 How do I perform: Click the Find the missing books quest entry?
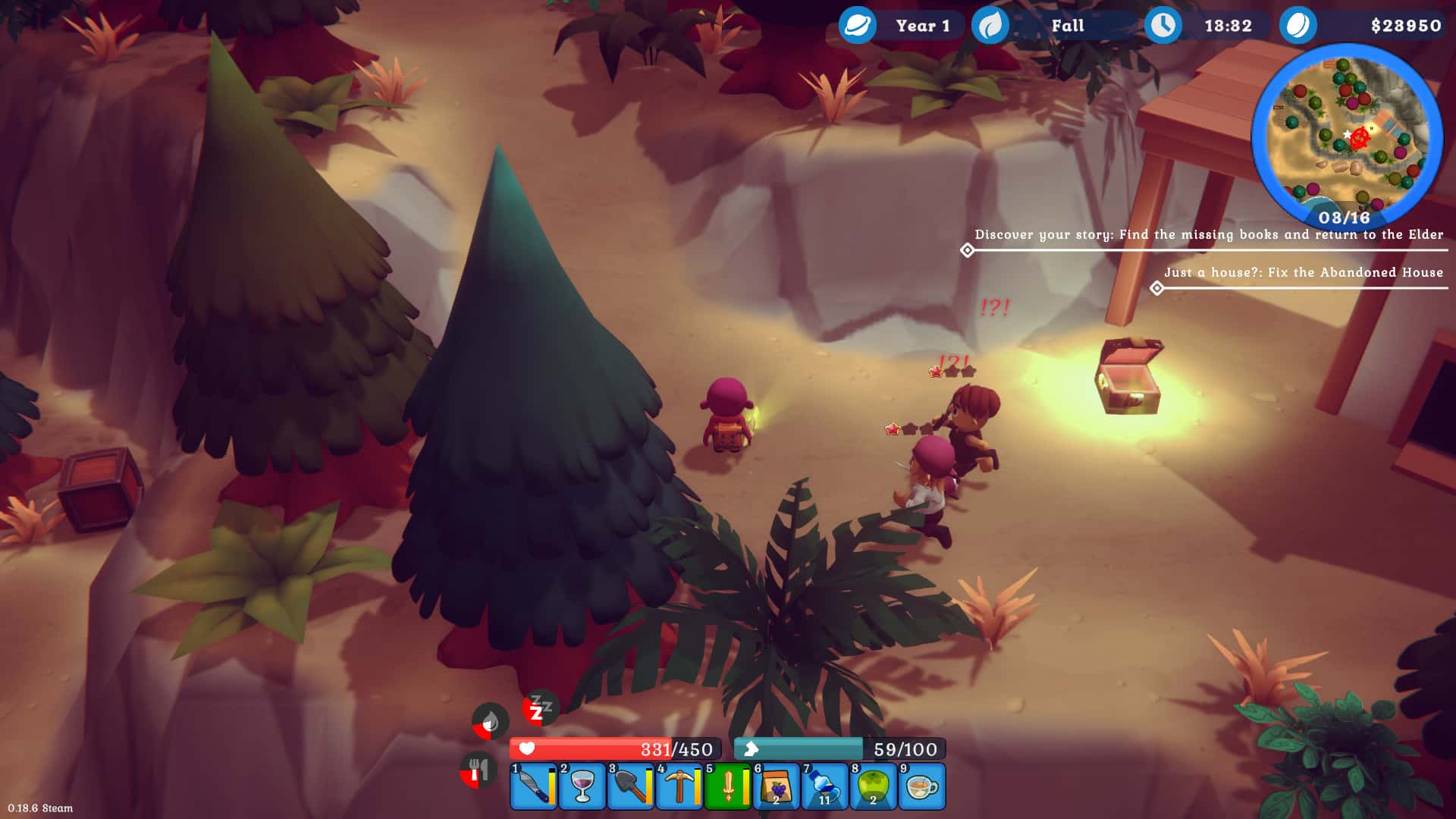point(1209,235)
